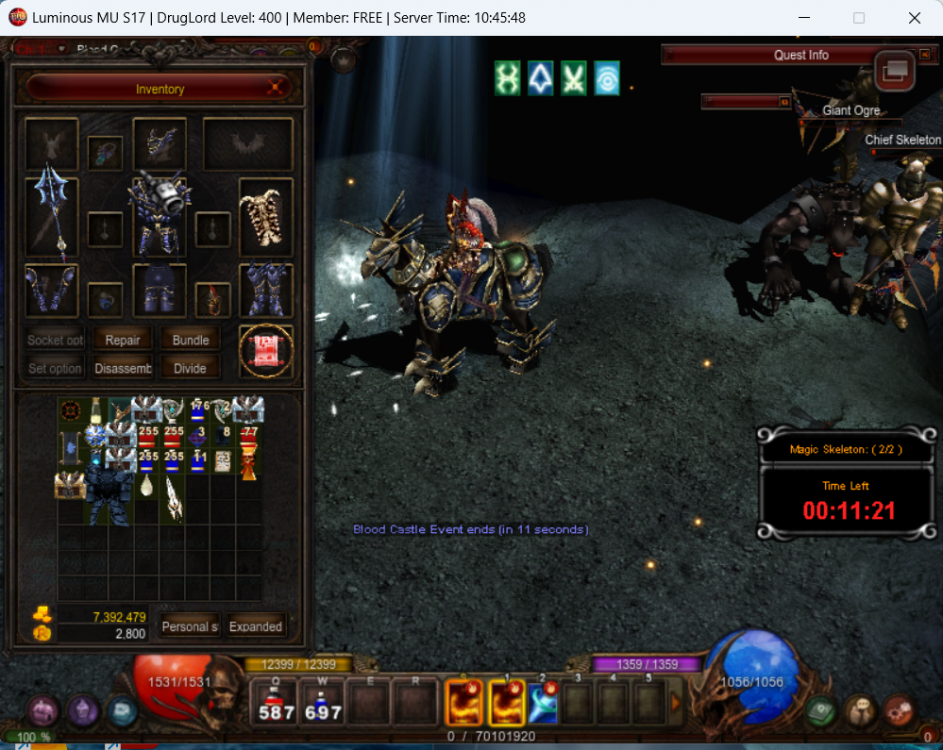Select the blue body armor in the bag

pyautogui.click(x=108, y=494)
